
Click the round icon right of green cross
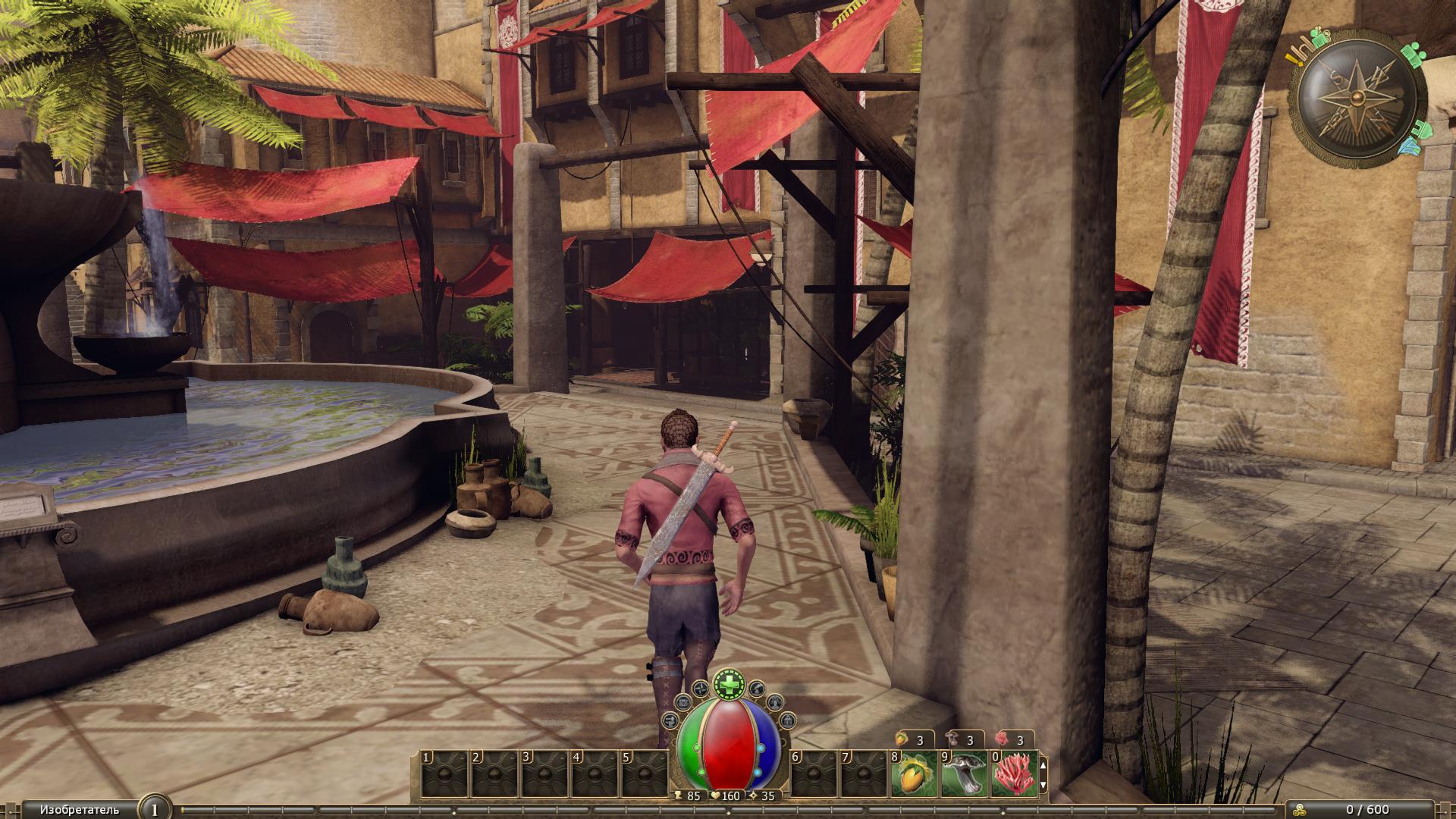point(757,689)
